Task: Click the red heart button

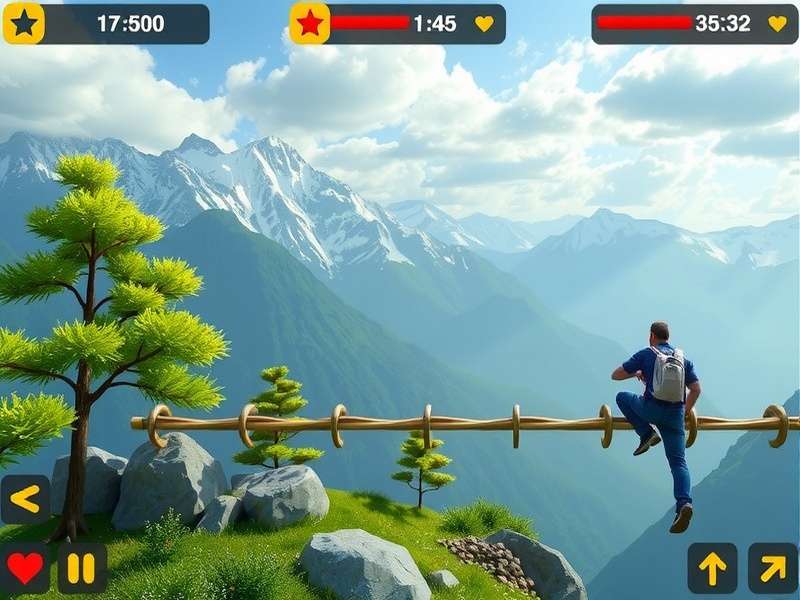Action: [25, 568]
